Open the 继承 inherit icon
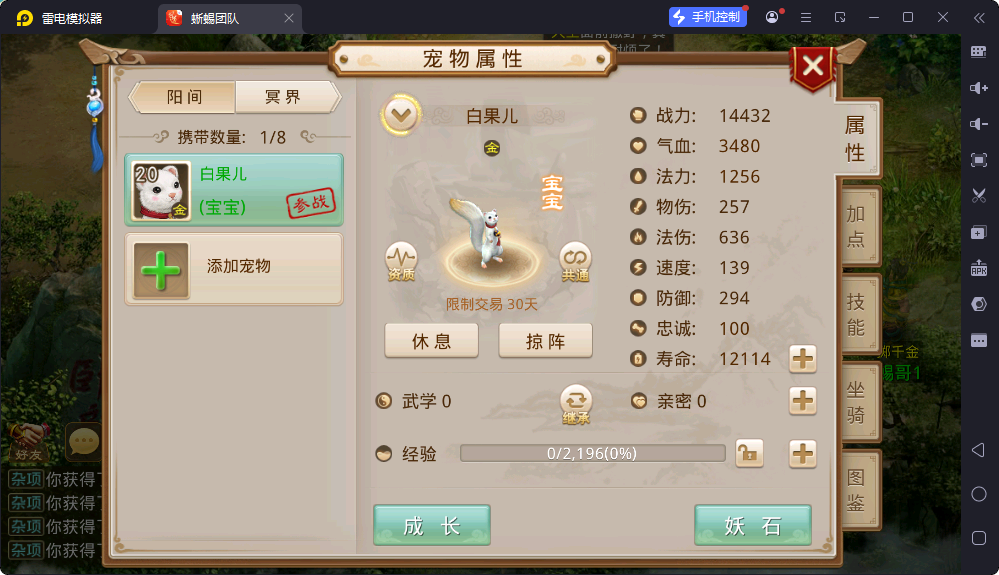The width and height of the screenshot is (999, 575). click(x=575, y=402)
